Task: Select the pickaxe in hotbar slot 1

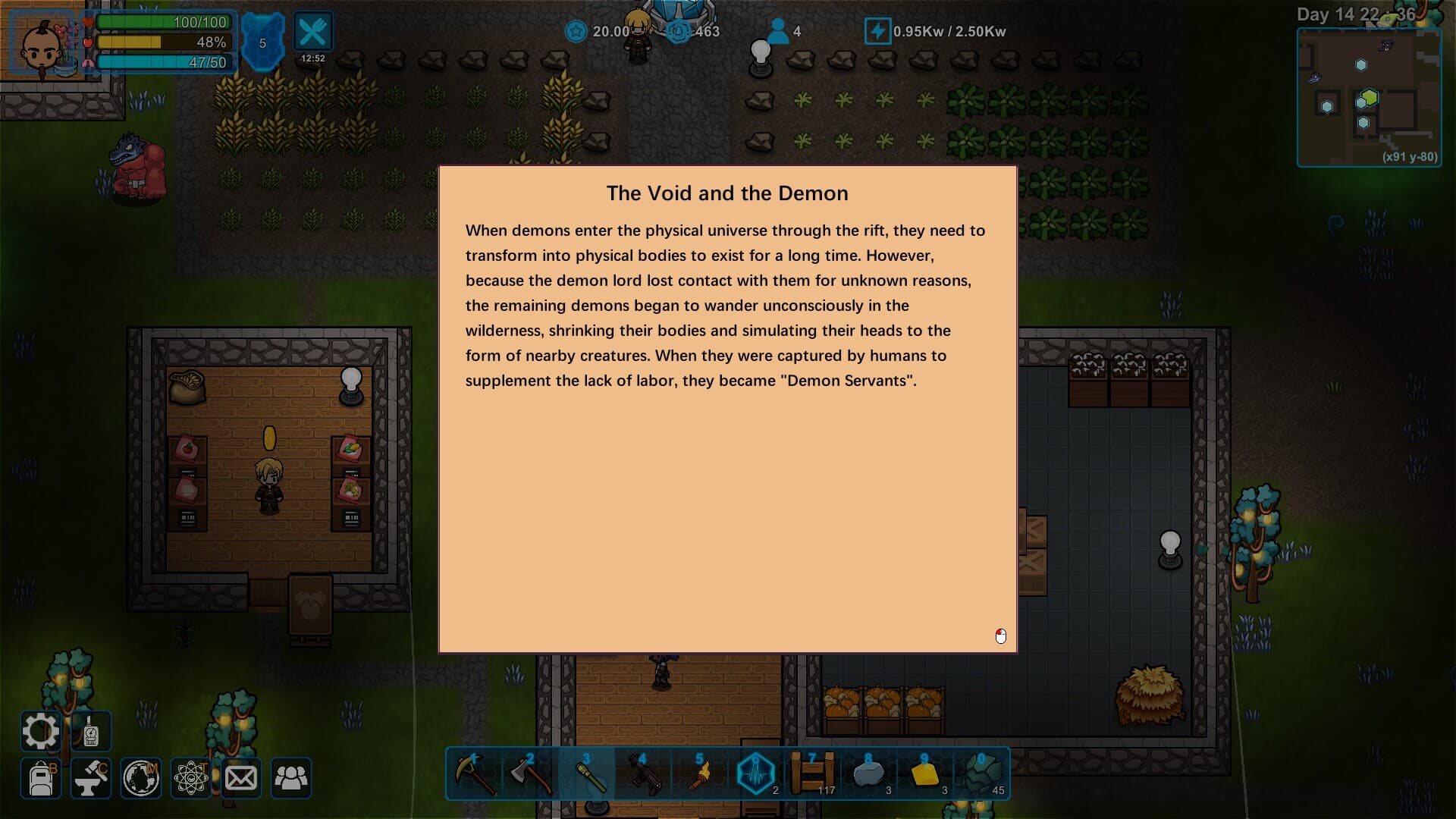Action: point(474,773)
